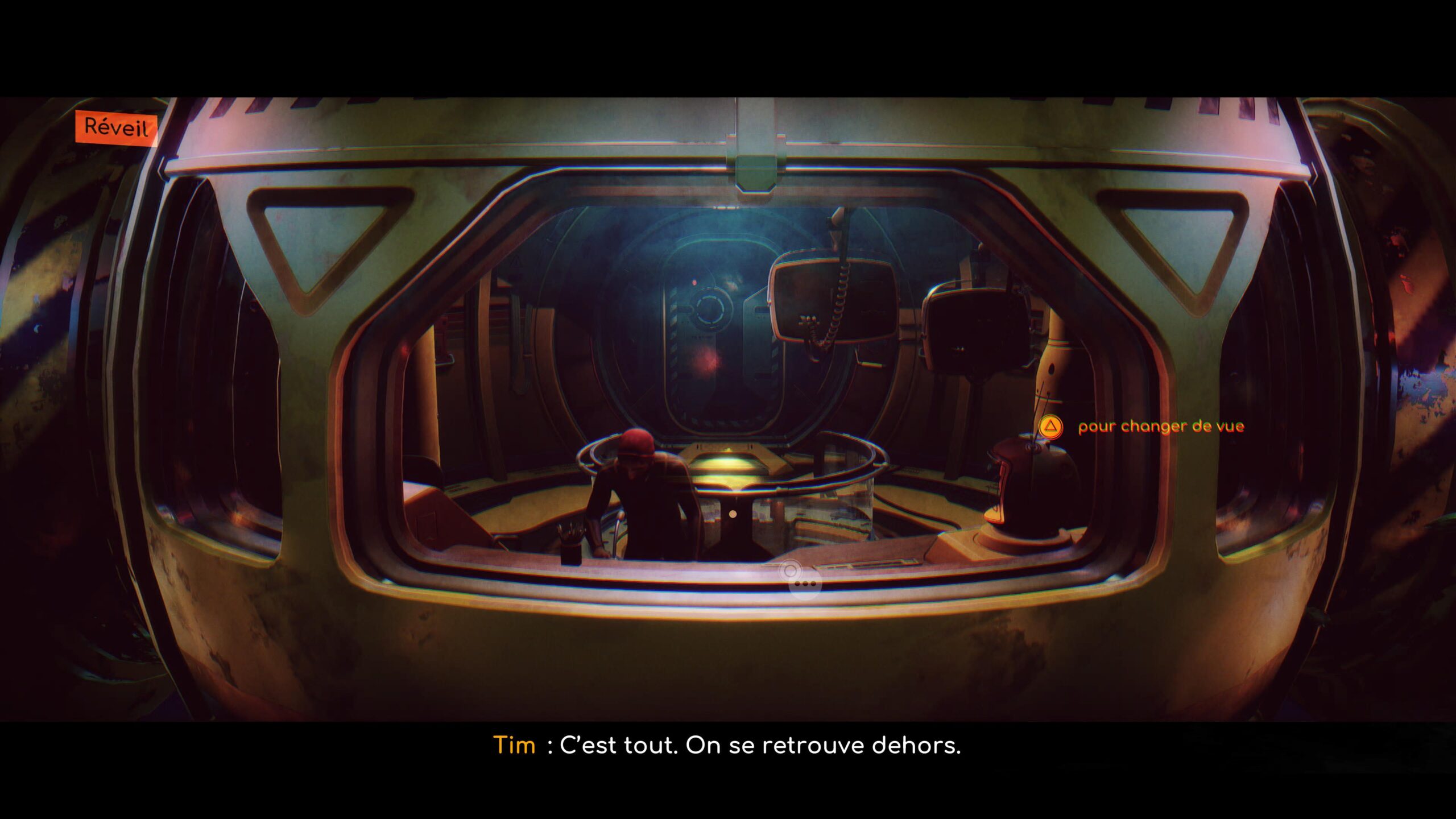This screenshot has height=819, width=1456.
Task: Select the speech bubble interaction icon
Action: (805, 584)
